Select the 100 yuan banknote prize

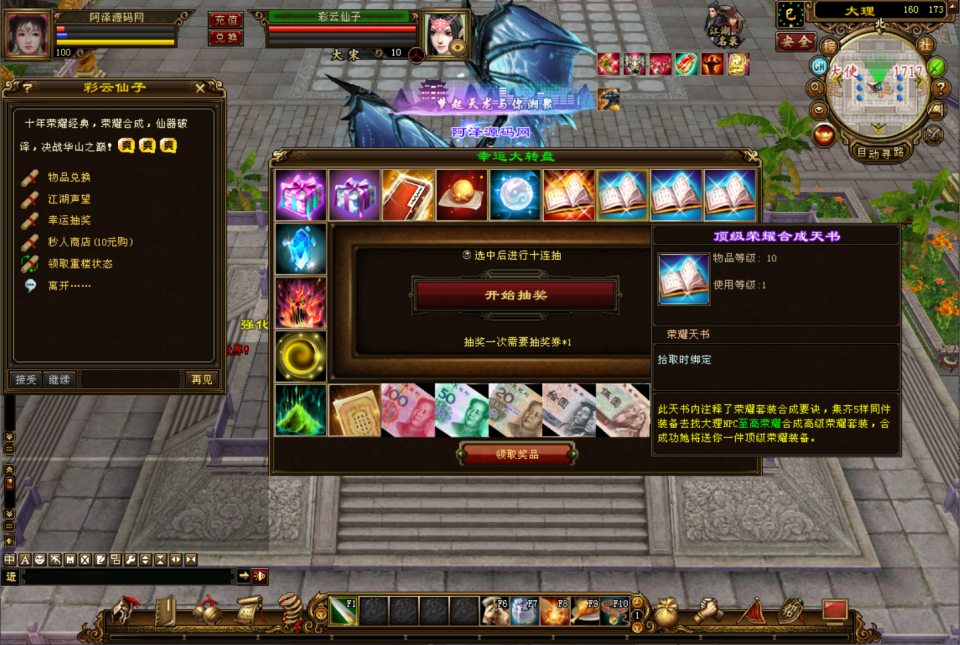(x=408, y=410)
